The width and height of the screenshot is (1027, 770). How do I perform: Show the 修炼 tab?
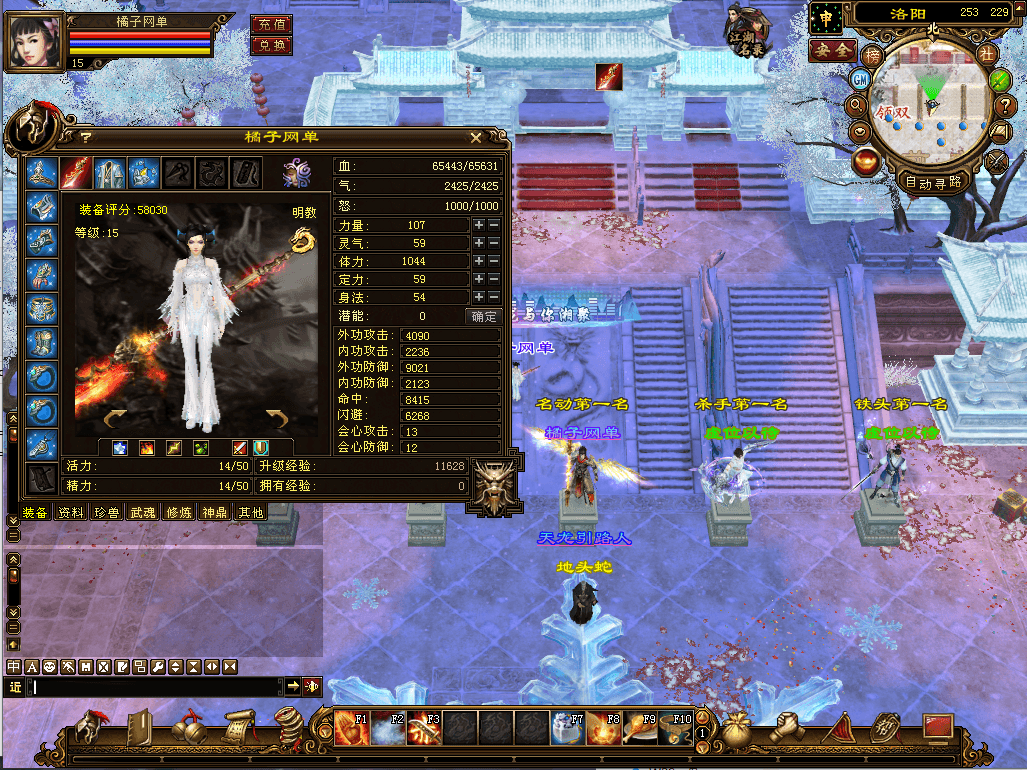point(179,513)
